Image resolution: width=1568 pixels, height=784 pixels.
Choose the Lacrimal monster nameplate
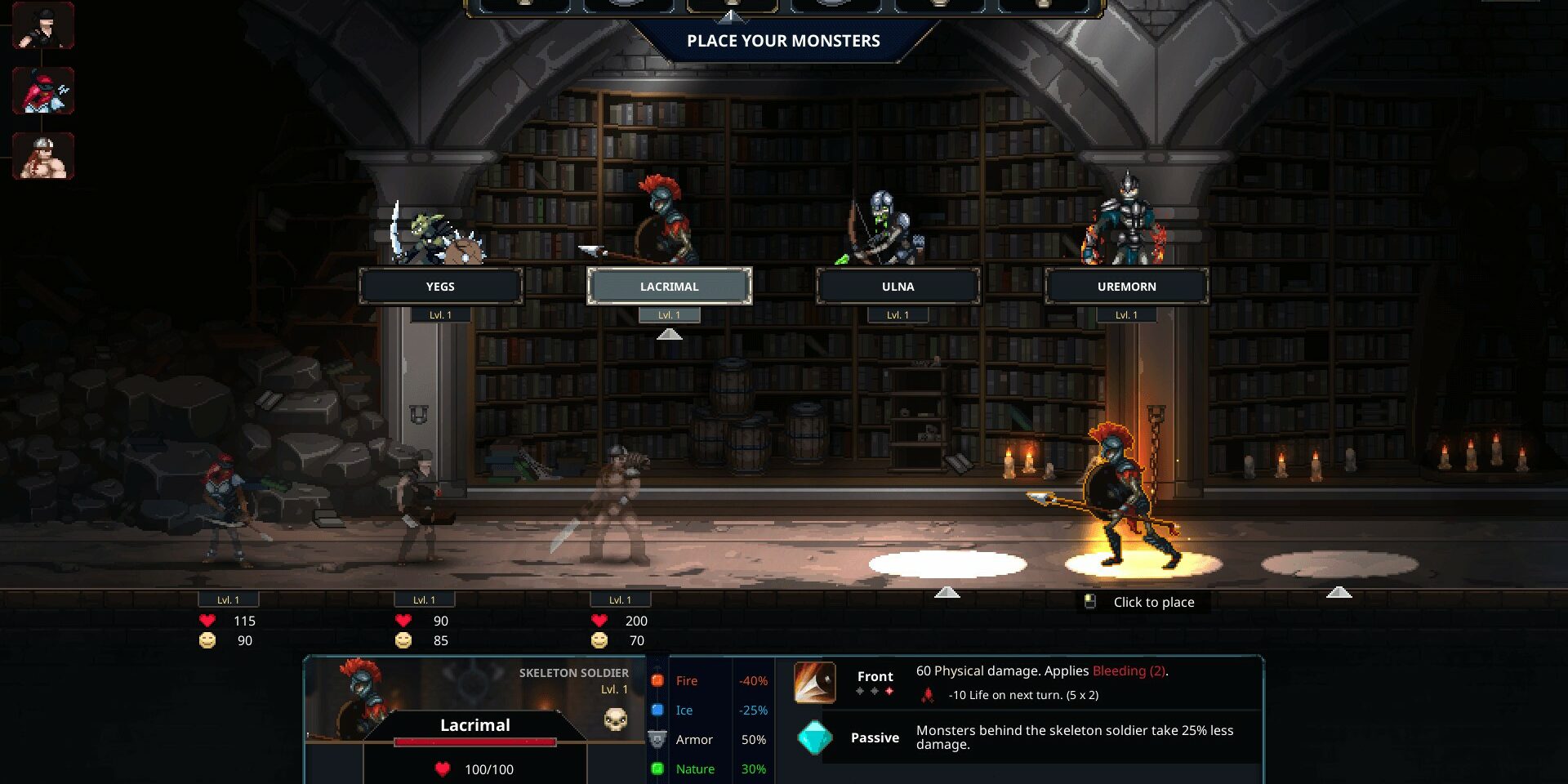point(669,287)
